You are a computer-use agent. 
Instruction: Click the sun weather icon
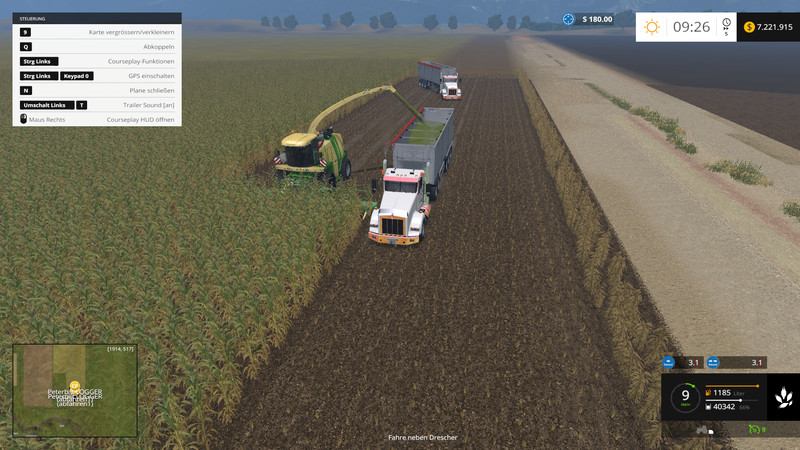click(x=652, y=27)
